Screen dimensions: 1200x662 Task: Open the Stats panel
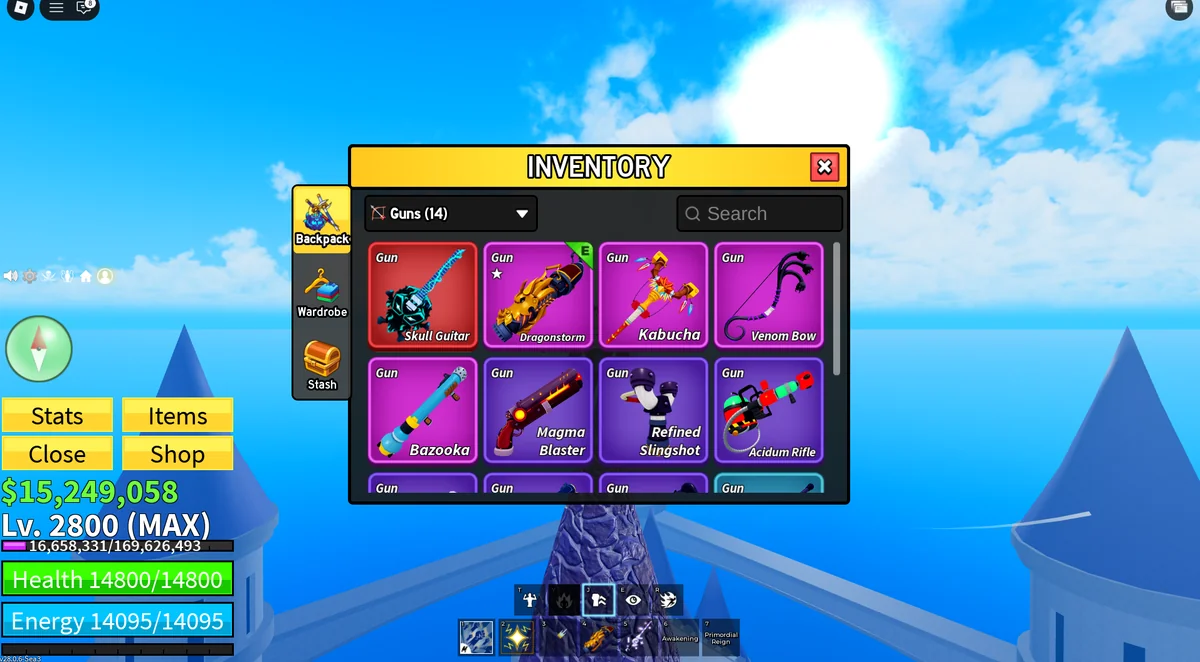(57, 416)
